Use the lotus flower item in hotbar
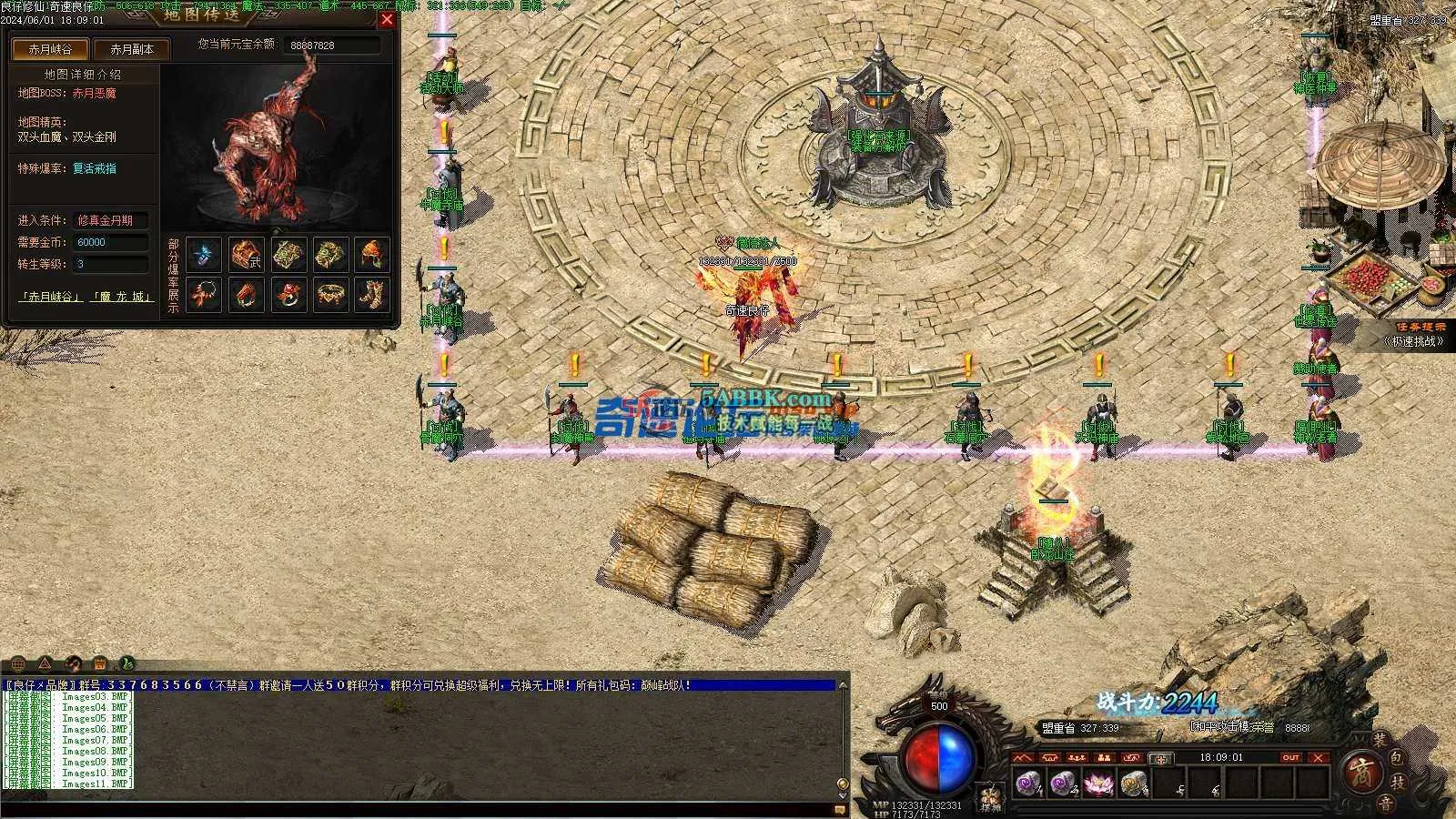 click(x=1098, y=782)
